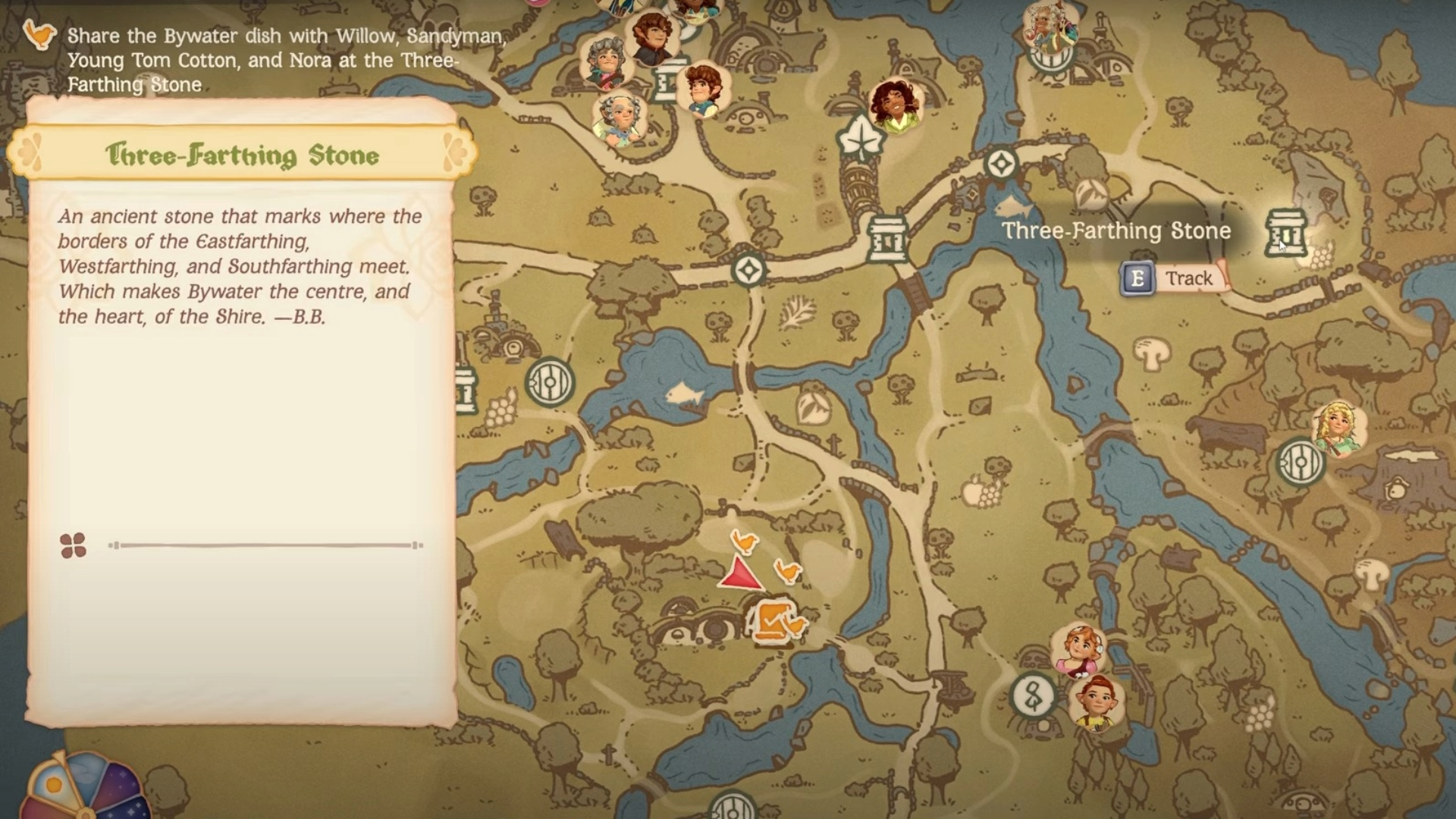Image resolution: width=1456 pixels, height=819 pixels.
Task: Pick the blonde braided villager portrait
Action: click(x=1338, y=428)
